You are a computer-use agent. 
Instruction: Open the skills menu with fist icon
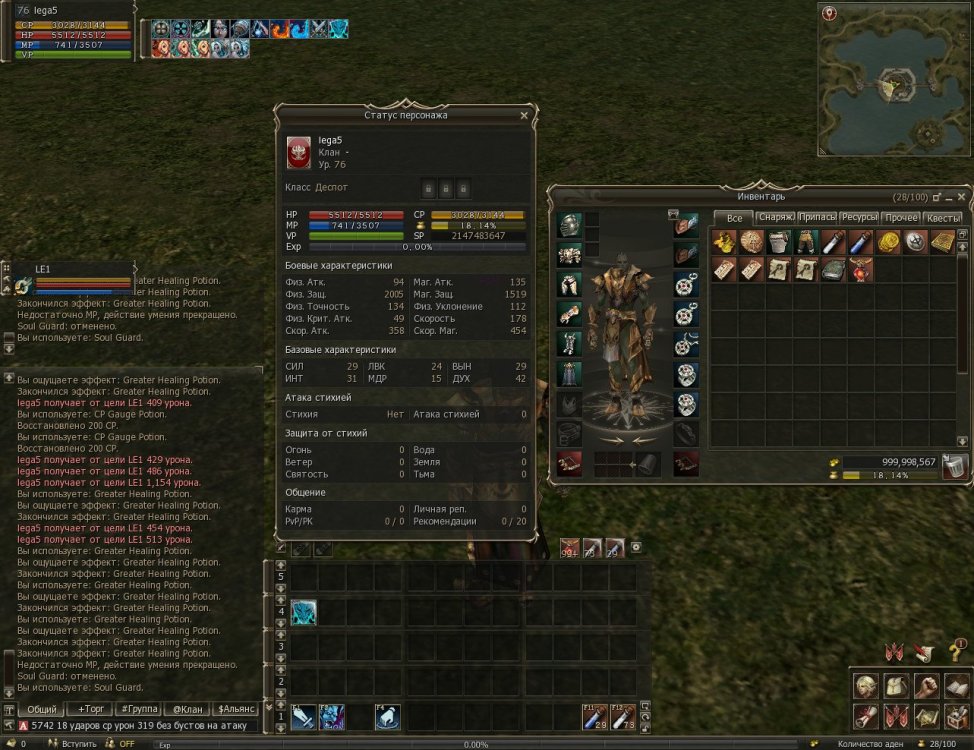click(x=927, y=686)
